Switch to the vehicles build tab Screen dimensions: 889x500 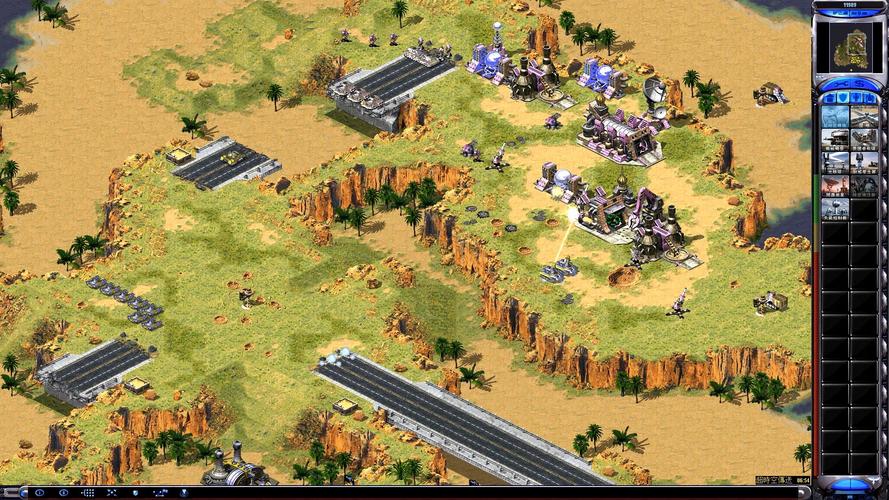pyautogui.click(x=870, y=99)
